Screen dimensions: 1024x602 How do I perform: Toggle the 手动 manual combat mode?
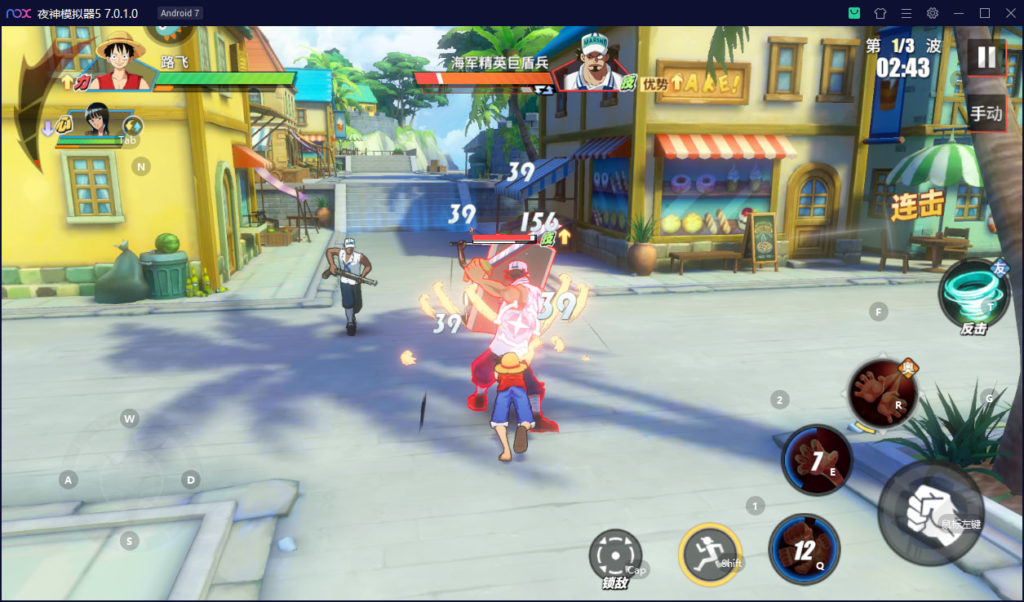click(x=985, y=113)
